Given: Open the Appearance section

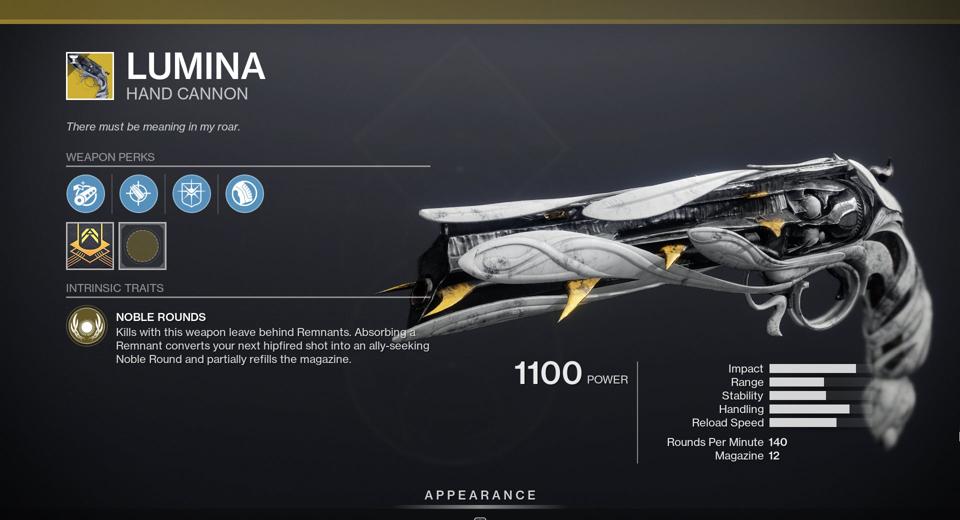Looking at the screenshot, I should tap(480, 495).
